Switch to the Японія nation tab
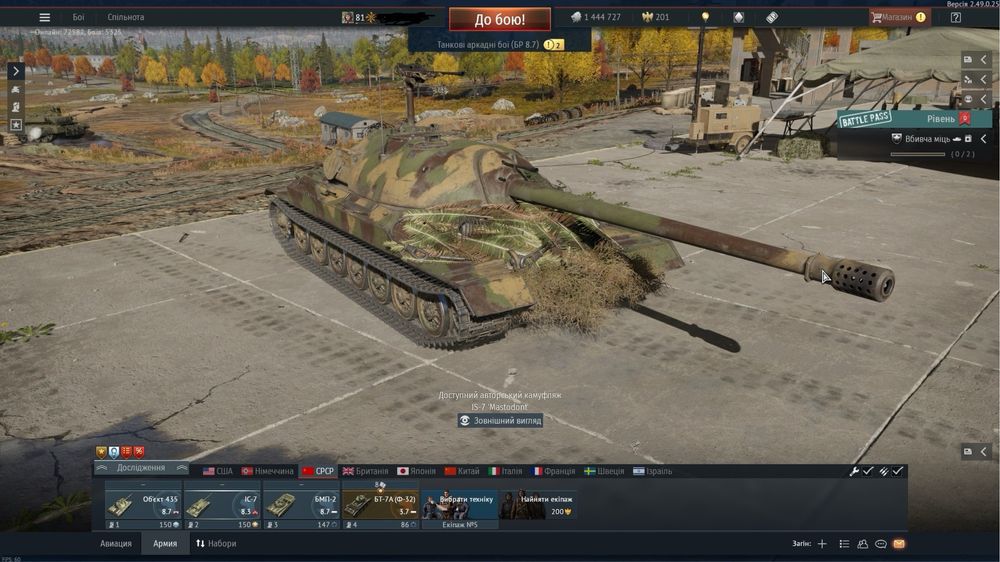Viewport: 1000px width, 562px height. point(416,471)
